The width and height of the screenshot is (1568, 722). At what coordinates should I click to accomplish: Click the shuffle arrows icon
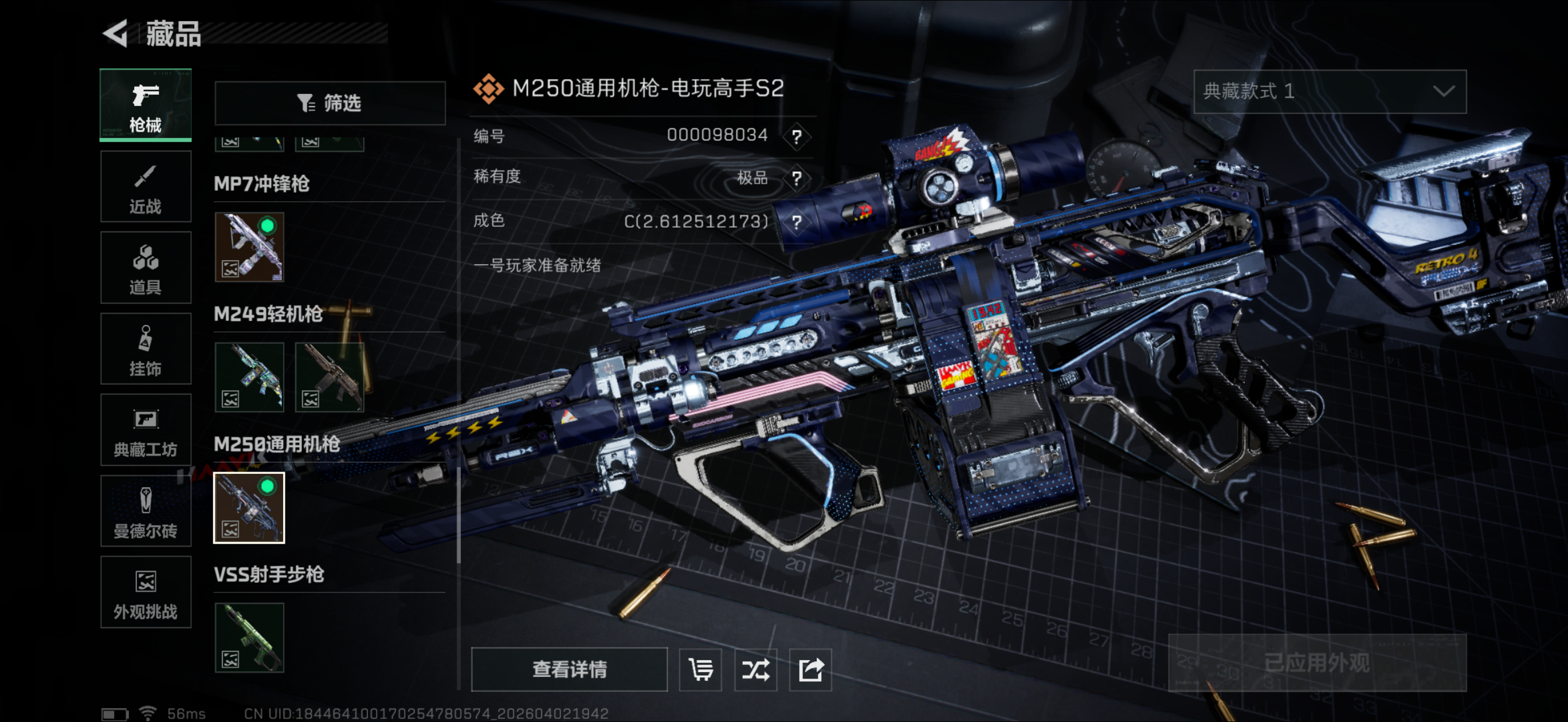tap(755, 670)
